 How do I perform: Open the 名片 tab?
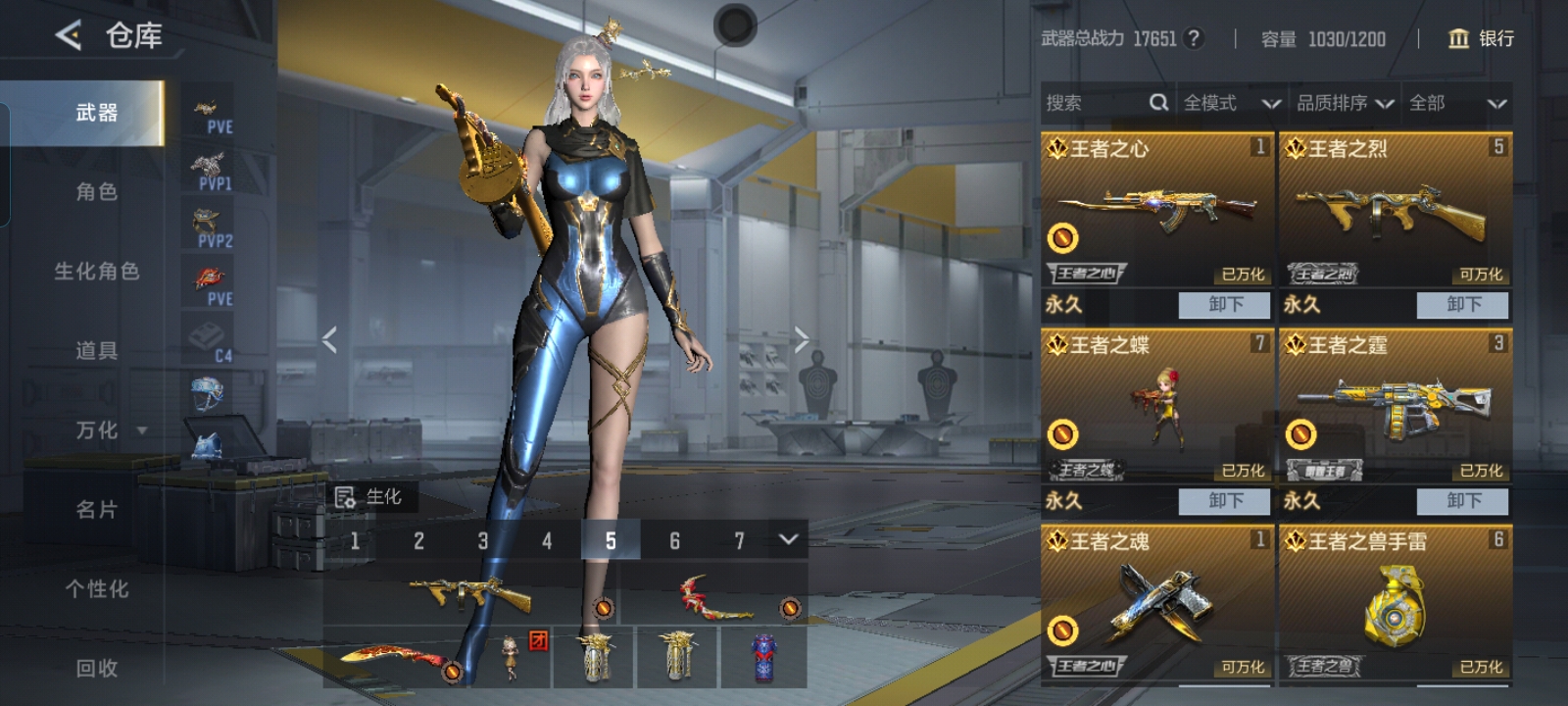coord(96,510)
